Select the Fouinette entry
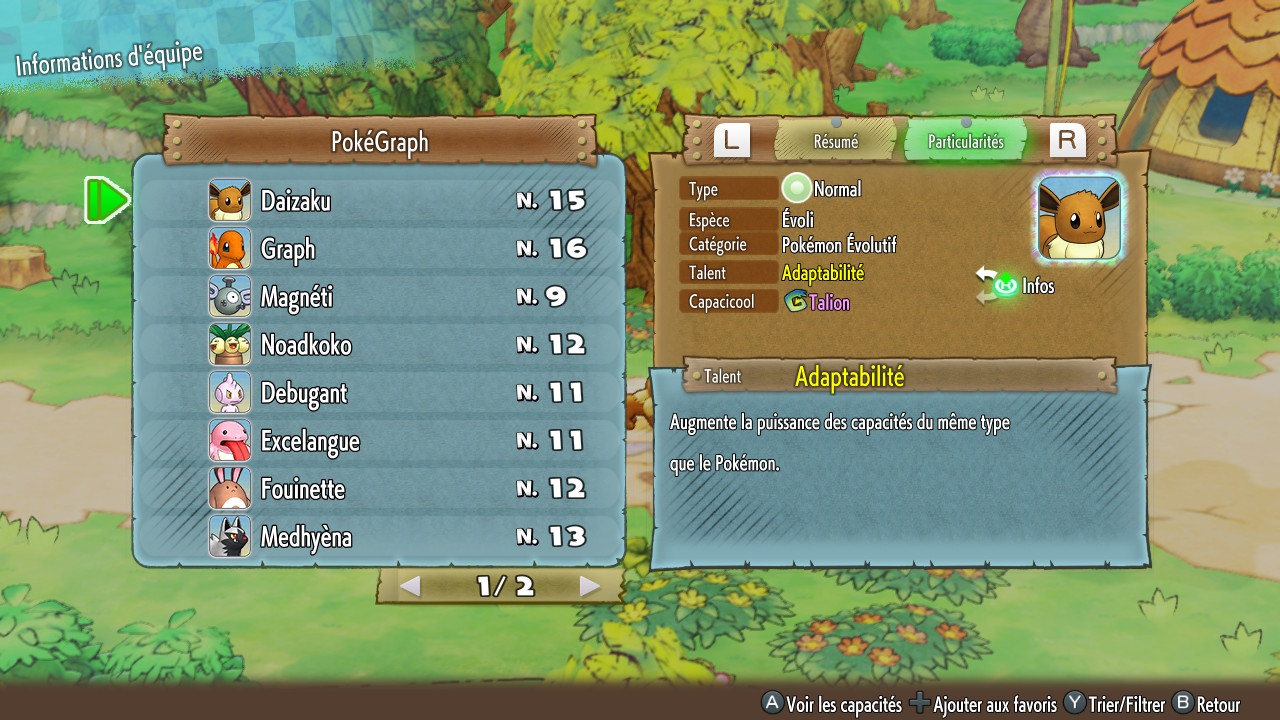Viewport: 1280px width, 720px height. coord(380,489)
